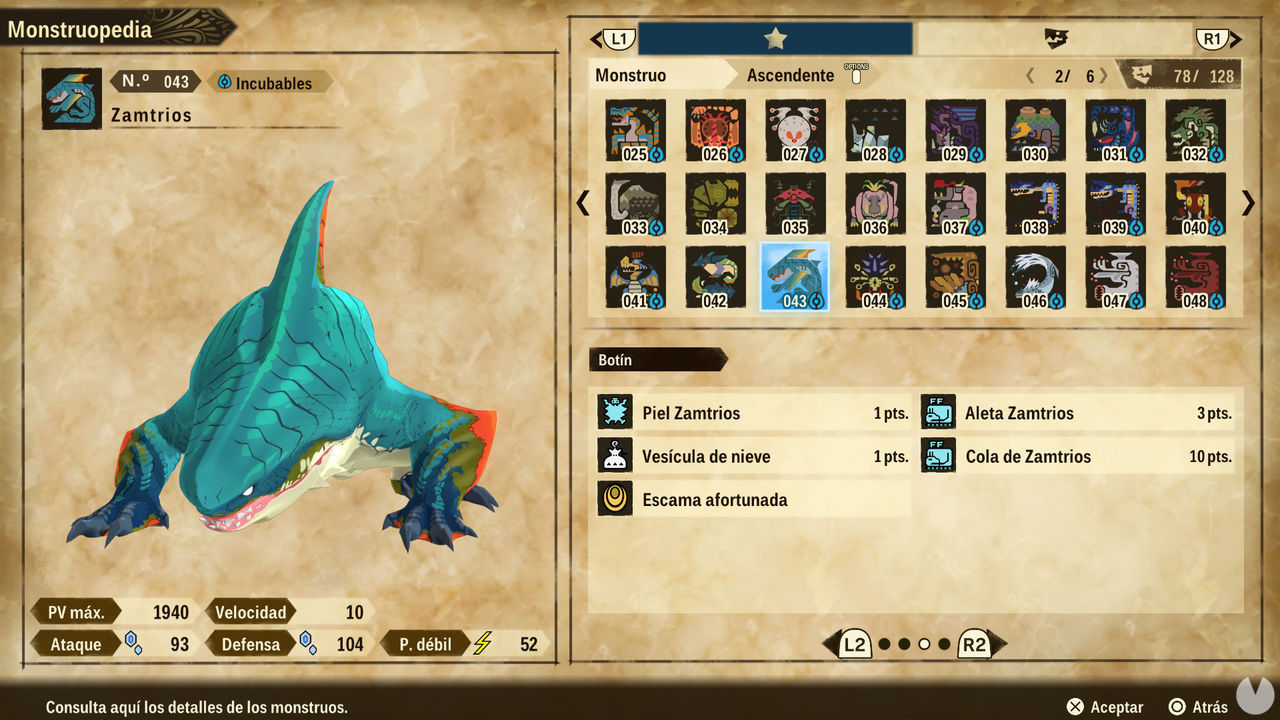Toggle the Incubables badge next to Zamtrios
Image resolution: width=1280 pixels, height=720 pixels.
269,82
